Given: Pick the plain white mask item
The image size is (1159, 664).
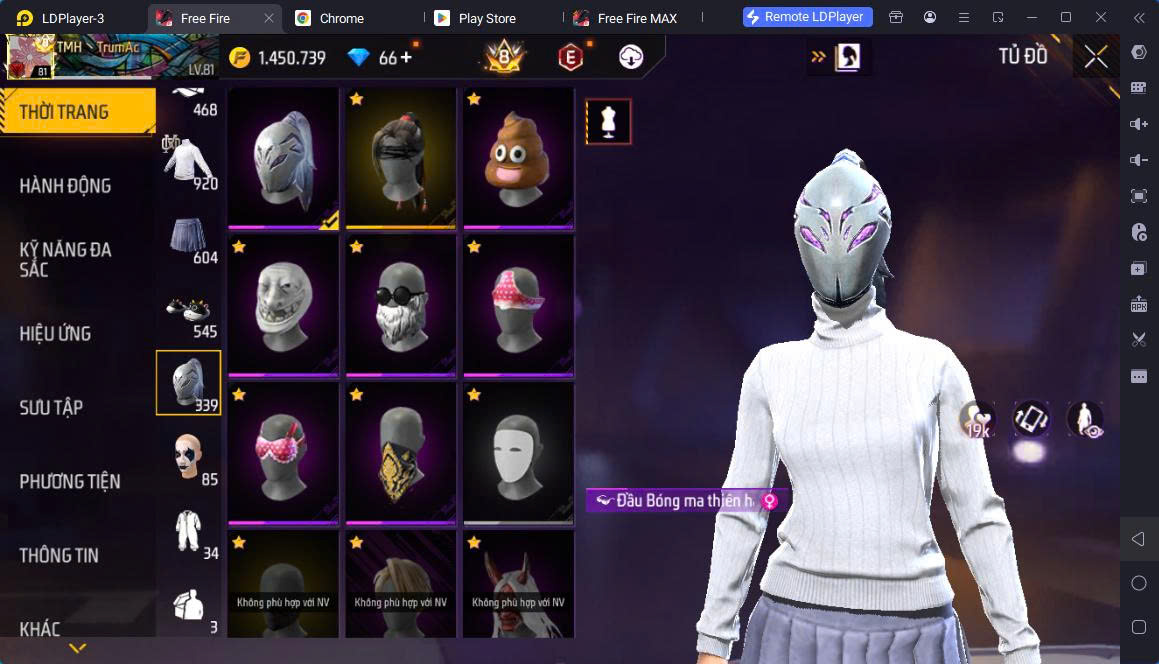Looking at the screenshot, I should 519,453.
